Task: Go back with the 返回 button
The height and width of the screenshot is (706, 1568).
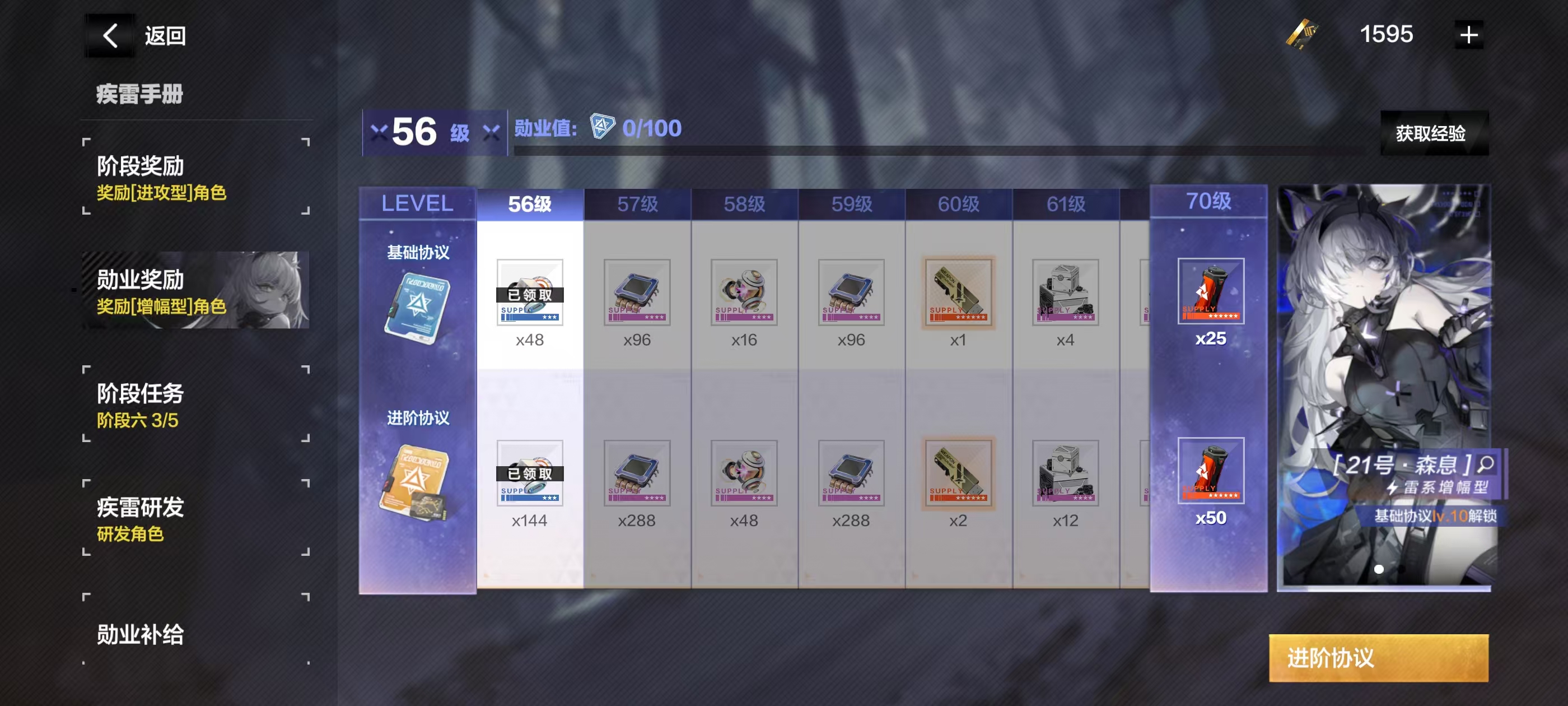Action: tap(137, 35)
